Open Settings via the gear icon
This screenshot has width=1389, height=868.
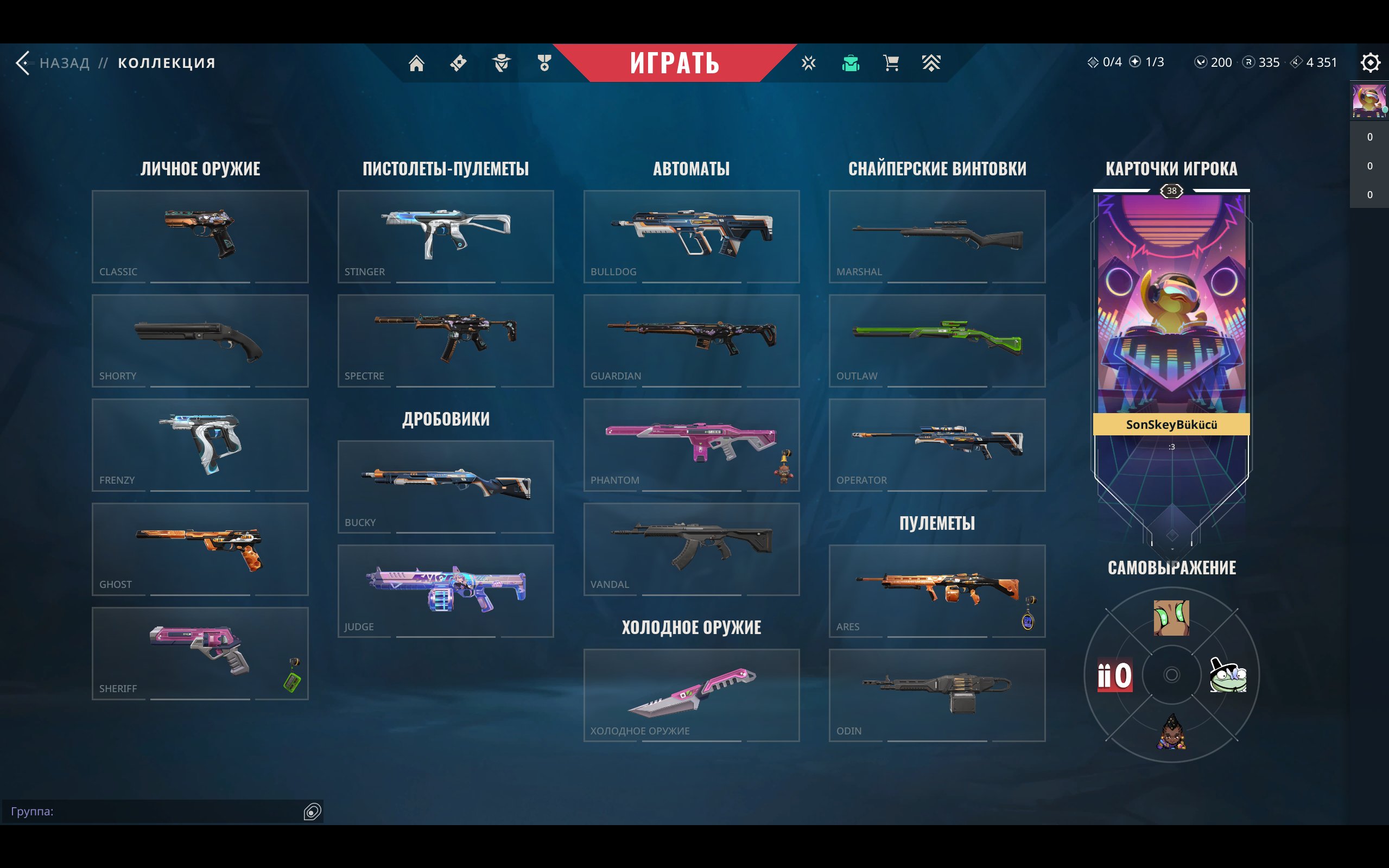1370,63
